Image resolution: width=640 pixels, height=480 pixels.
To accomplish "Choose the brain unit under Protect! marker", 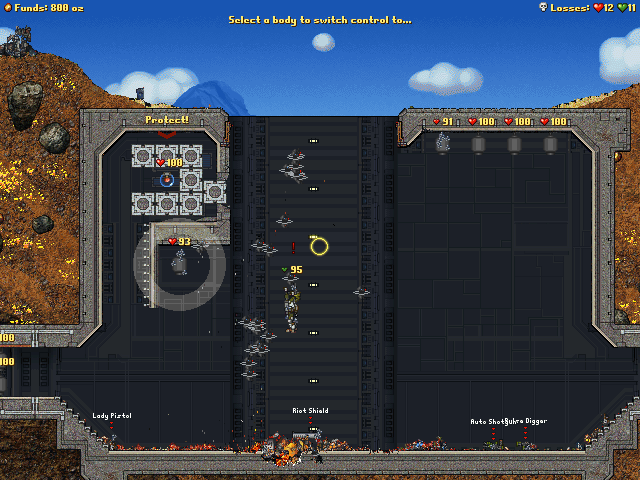I will tap(167, 180).
